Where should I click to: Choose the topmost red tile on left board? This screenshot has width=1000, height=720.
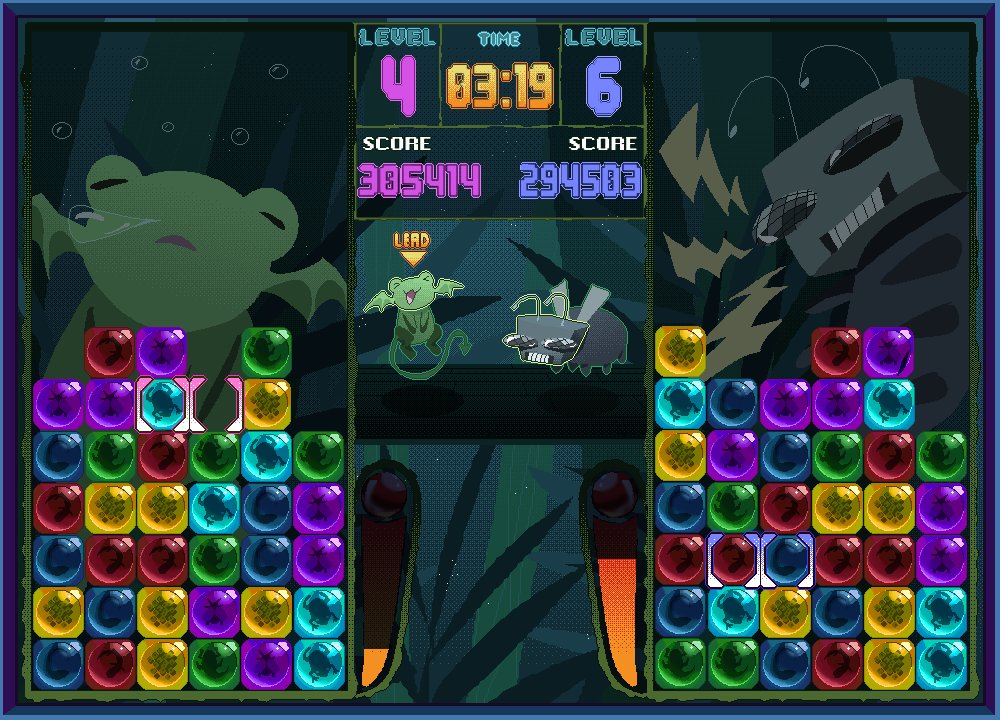pos(110,352)
